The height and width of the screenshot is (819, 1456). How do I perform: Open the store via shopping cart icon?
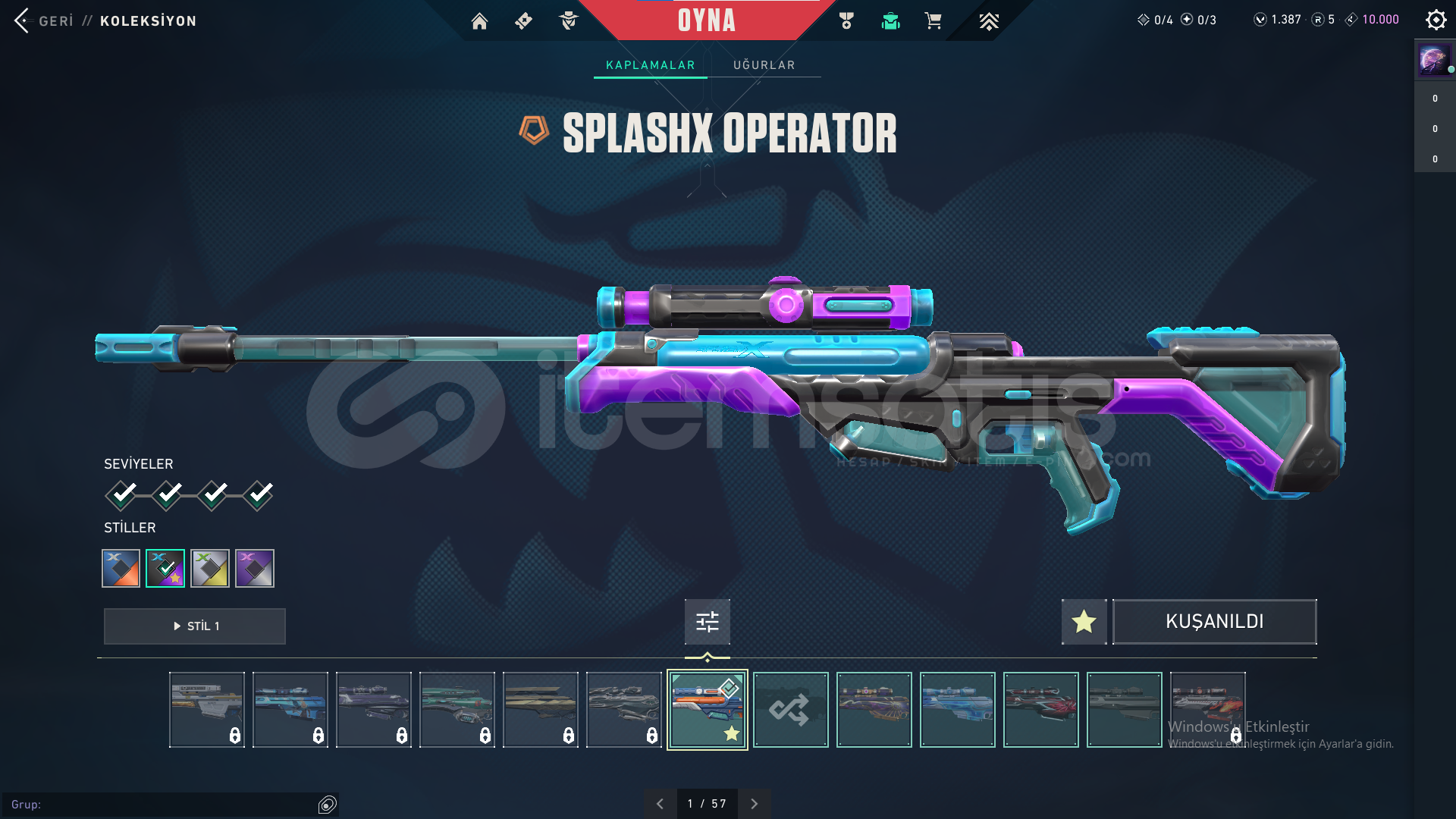(933, 21)
